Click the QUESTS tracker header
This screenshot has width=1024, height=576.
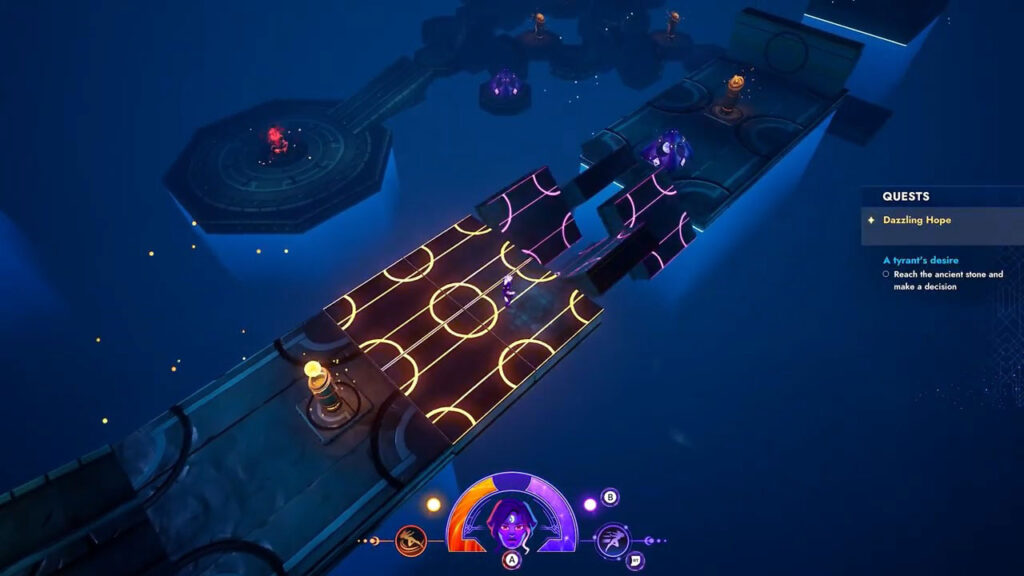click(x=906, y=197)
